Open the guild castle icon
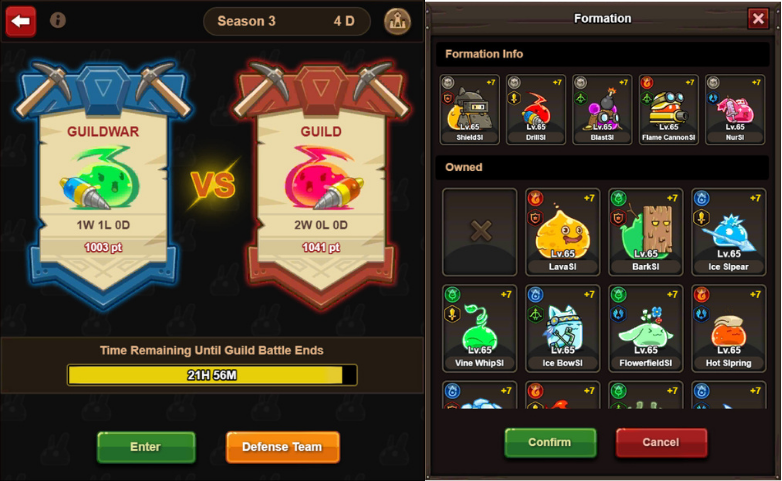The width and height of the screenshot is (782, 481). [x=397, y=21]
